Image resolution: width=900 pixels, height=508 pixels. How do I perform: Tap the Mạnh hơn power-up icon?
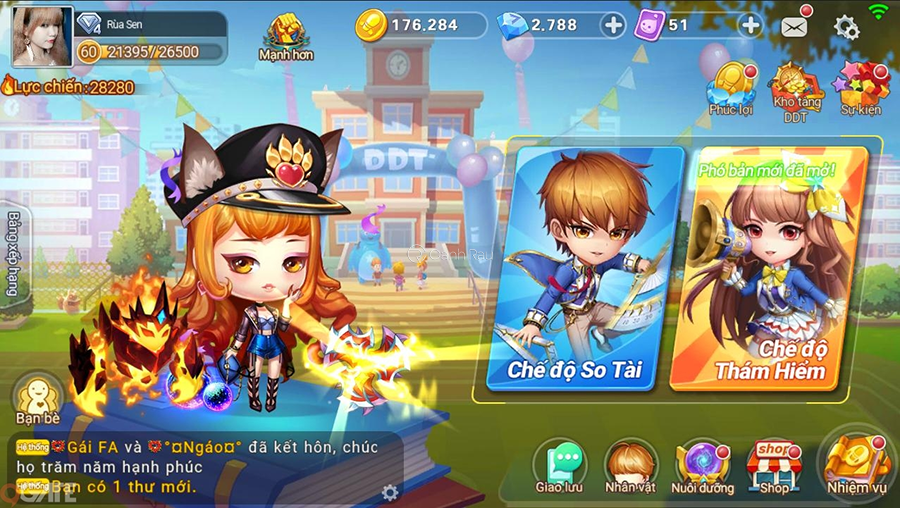point(287,36)
